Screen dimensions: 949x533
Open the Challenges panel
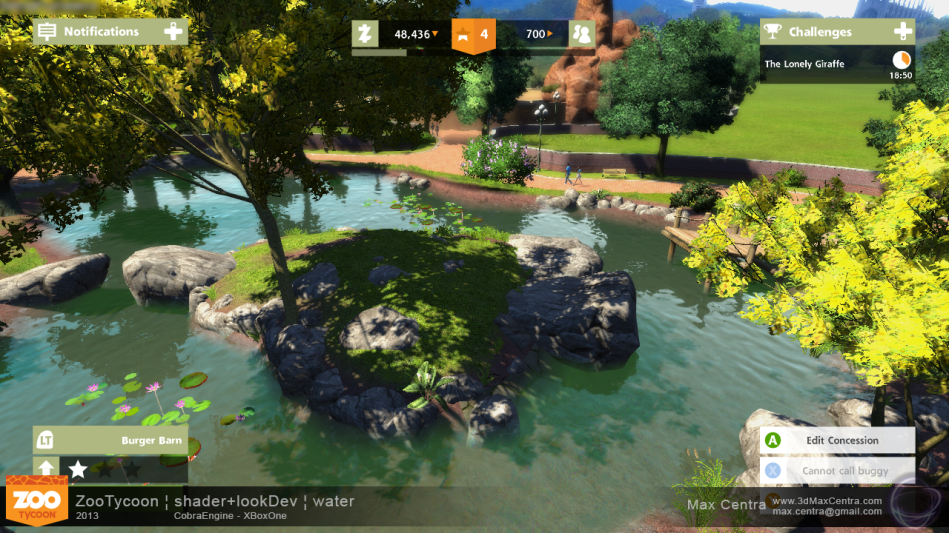click(821, 32)
